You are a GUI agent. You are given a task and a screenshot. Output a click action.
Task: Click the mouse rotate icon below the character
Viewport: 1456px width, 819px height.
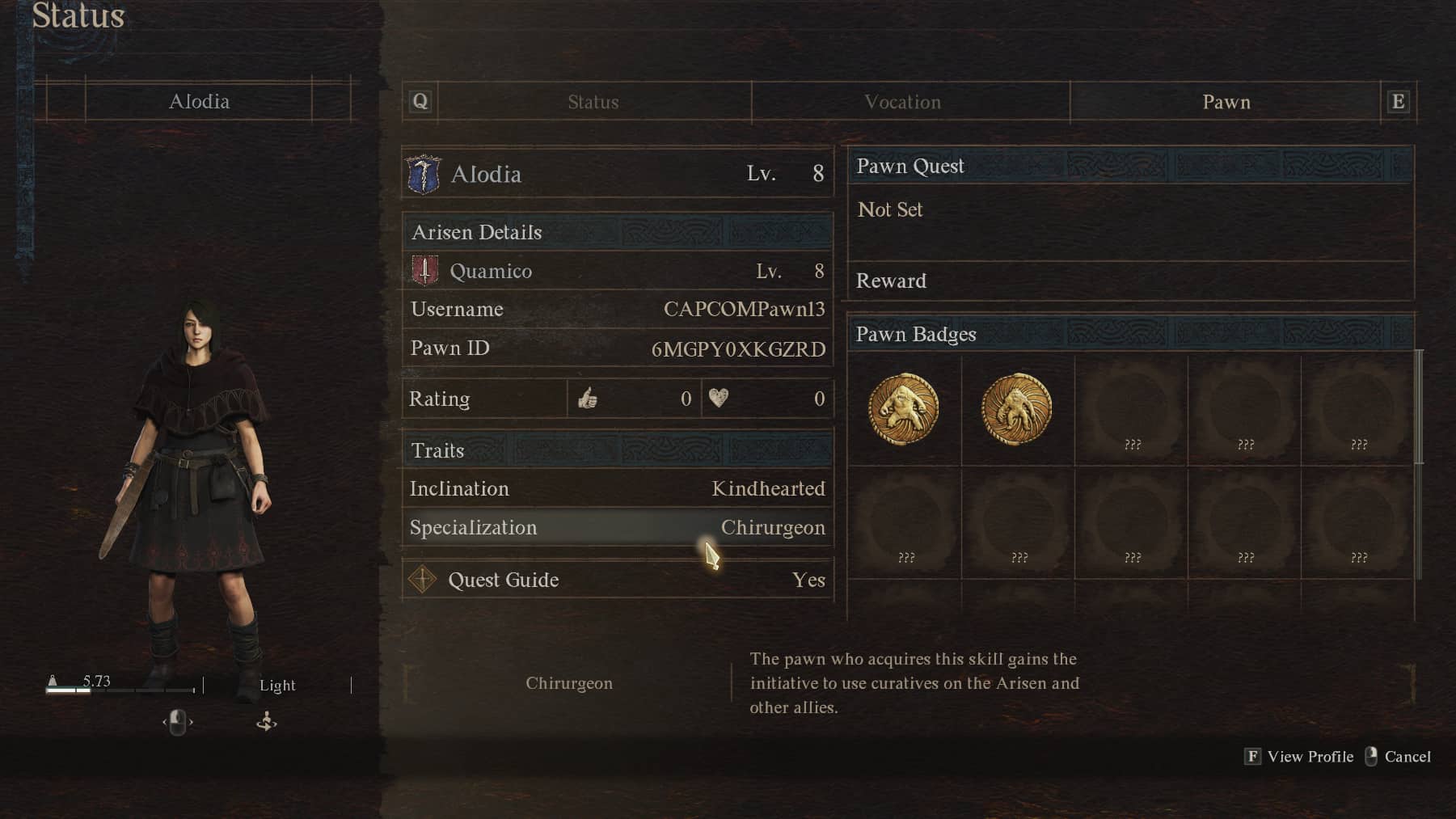point(179,722)
